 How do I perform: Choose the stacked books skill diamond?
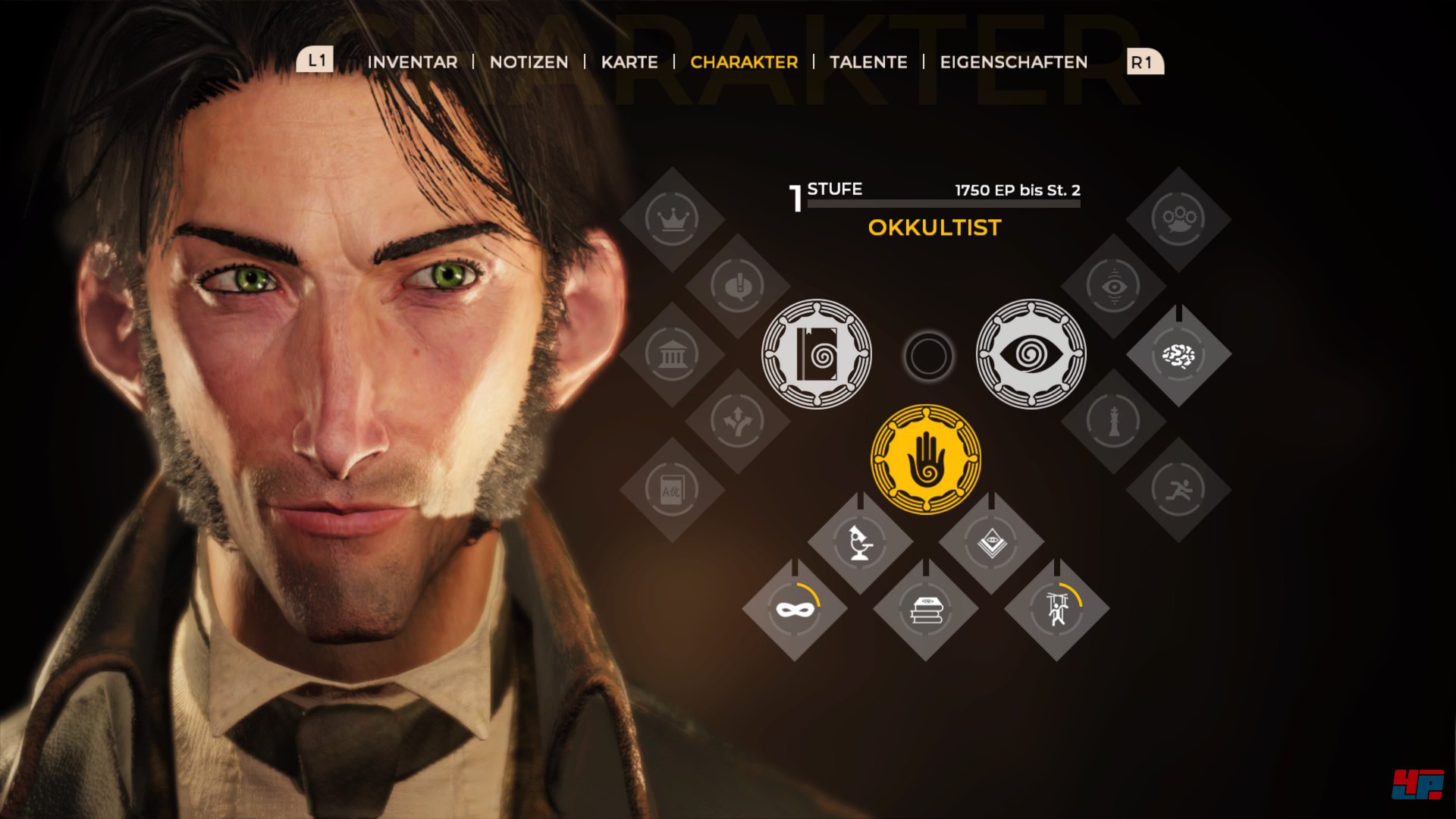point(926,609)
